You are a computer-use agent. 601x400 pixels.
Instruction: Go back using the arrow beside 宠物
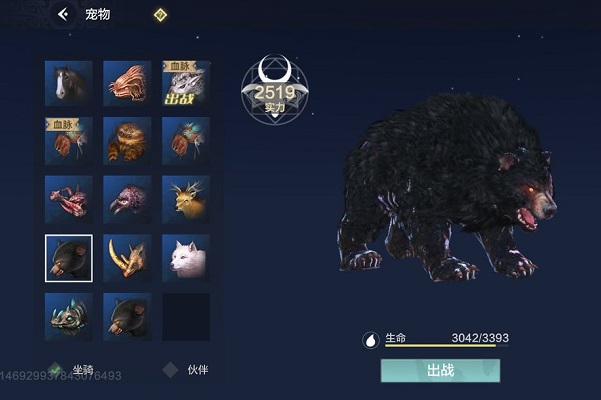pyautogui.click(x=64, y=14)
